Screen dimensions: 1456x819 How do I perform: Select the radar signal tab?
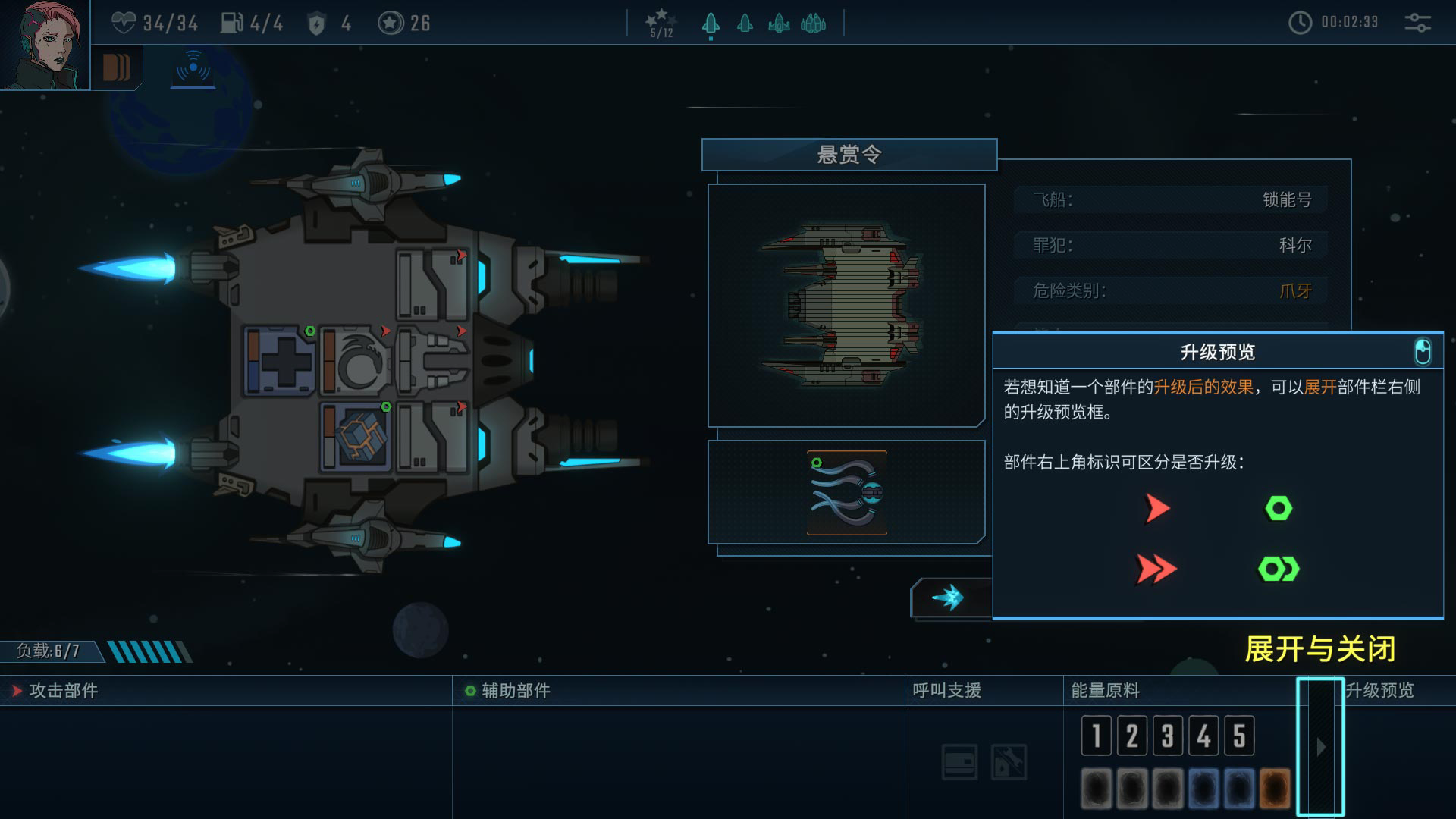pos(193,67)
